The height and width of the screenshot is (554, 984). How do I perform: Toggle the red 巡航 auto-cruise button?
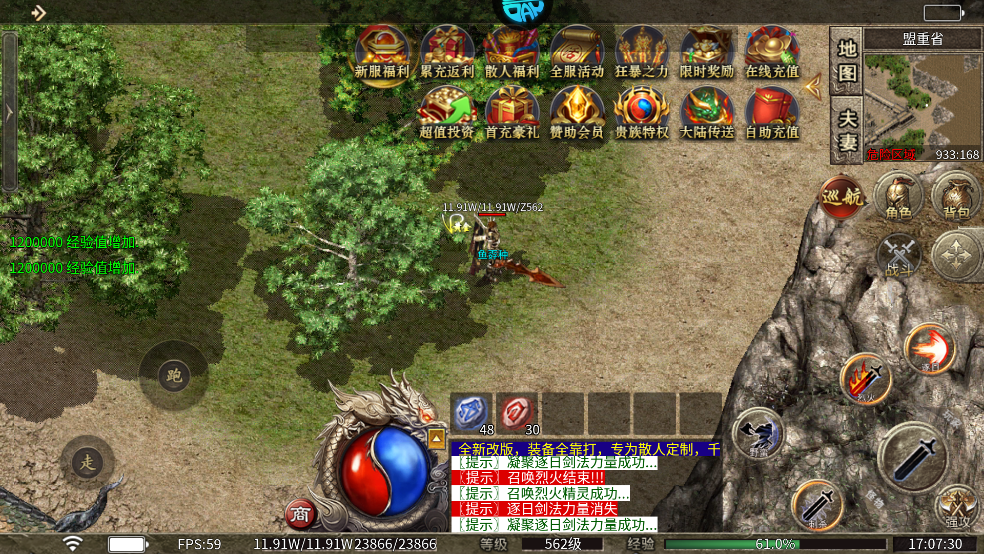coord(841,196)
